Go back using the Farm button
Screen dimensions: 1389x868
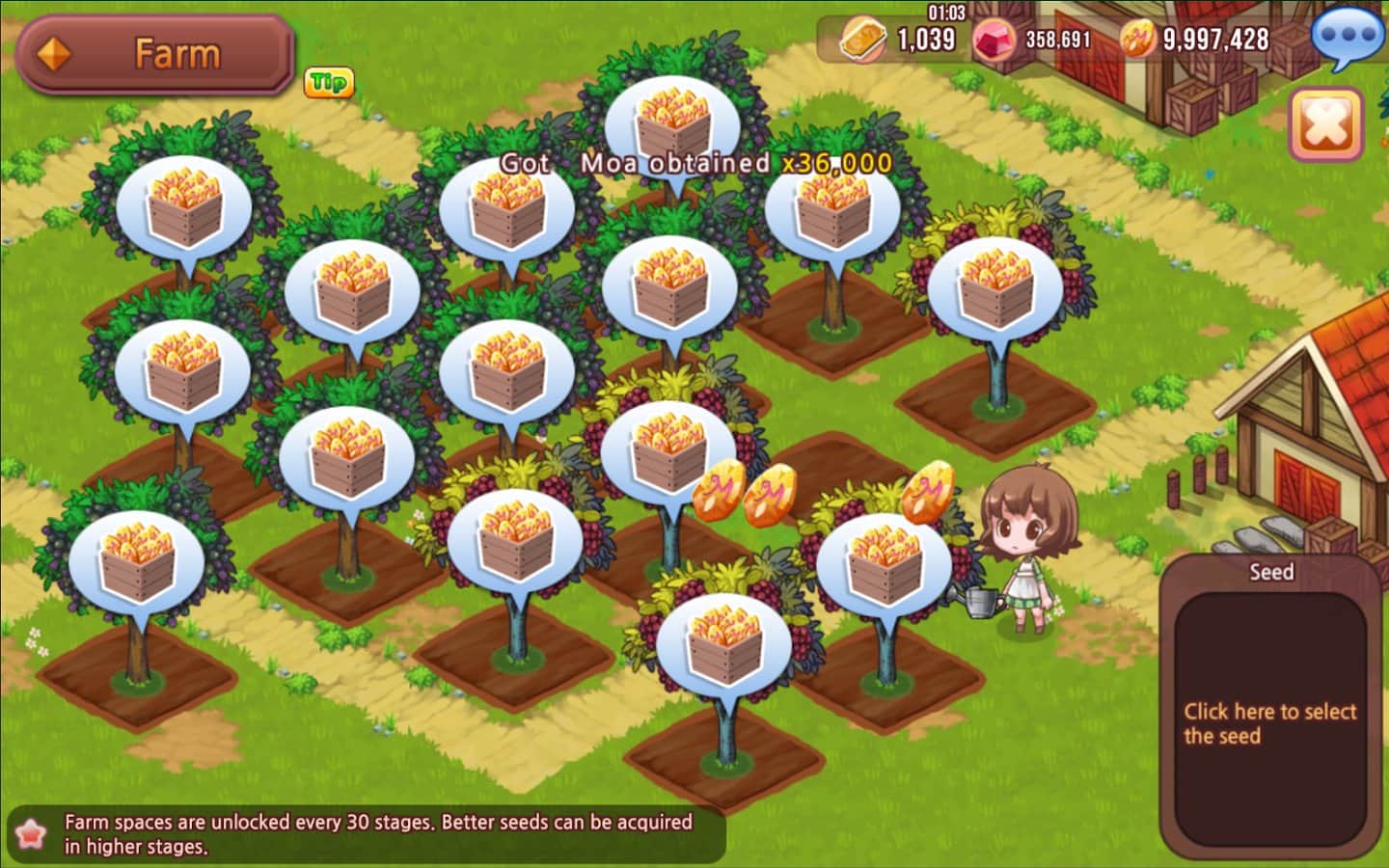click(x=154, y=54)
